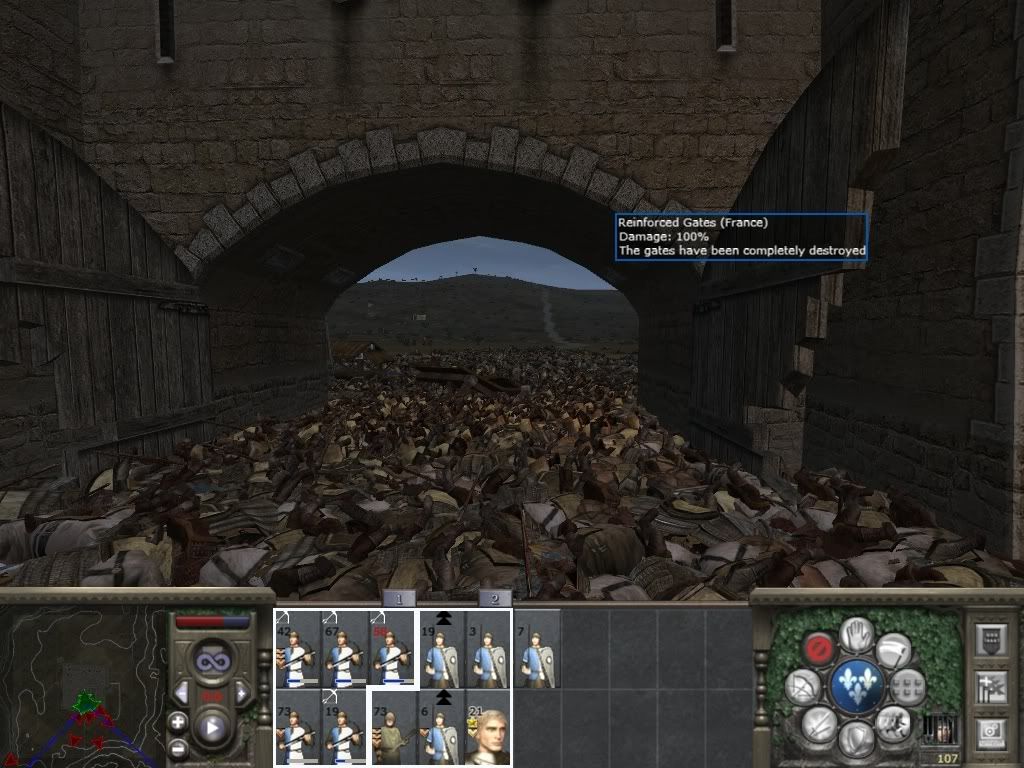Select the crossbow unit with 42 men
Screen dimensions: 1024x768
pos(297,649)
